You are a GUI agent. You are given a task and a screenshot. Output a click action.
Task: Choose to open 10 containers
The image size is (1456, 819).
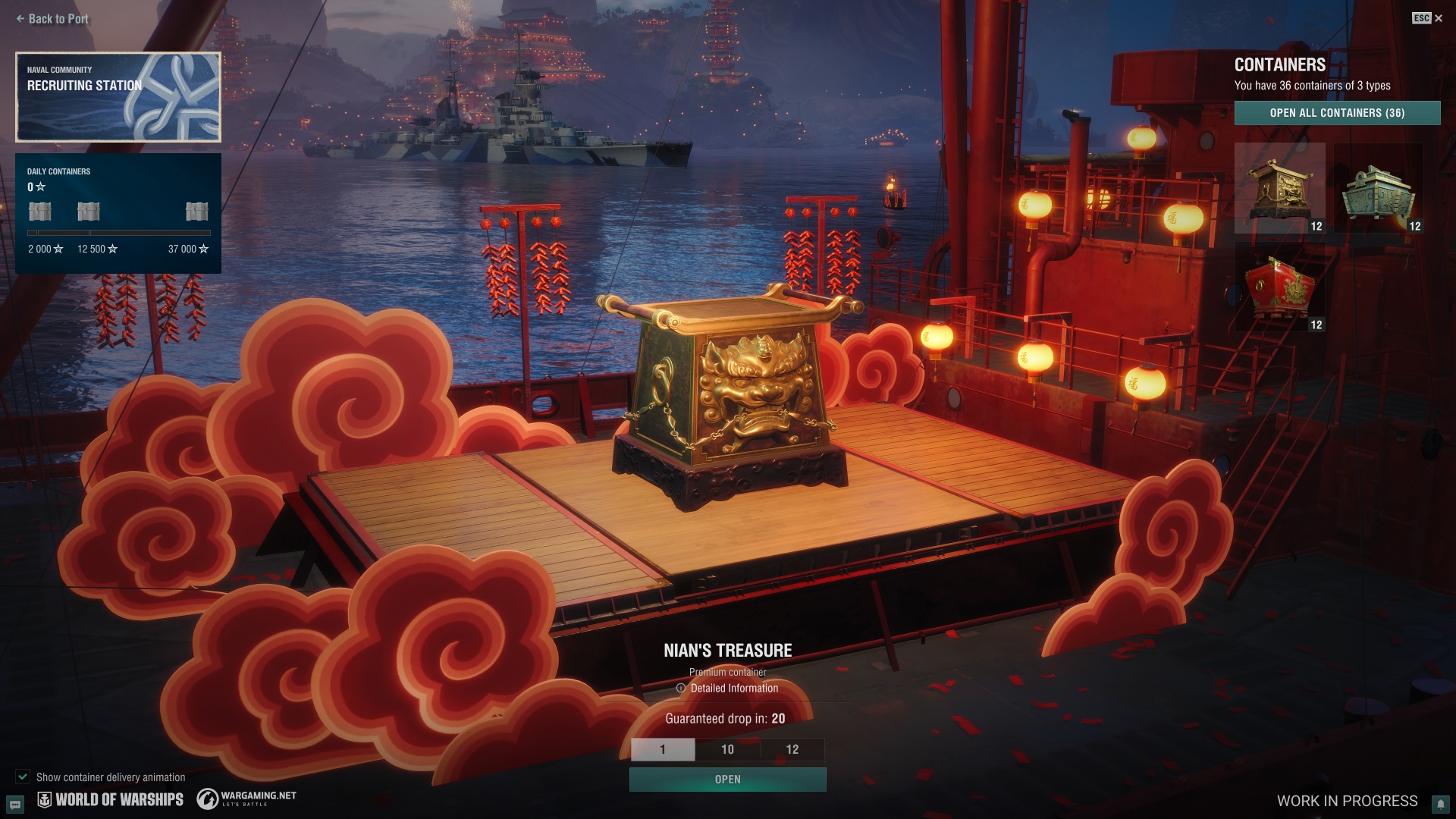pos(727,749)
